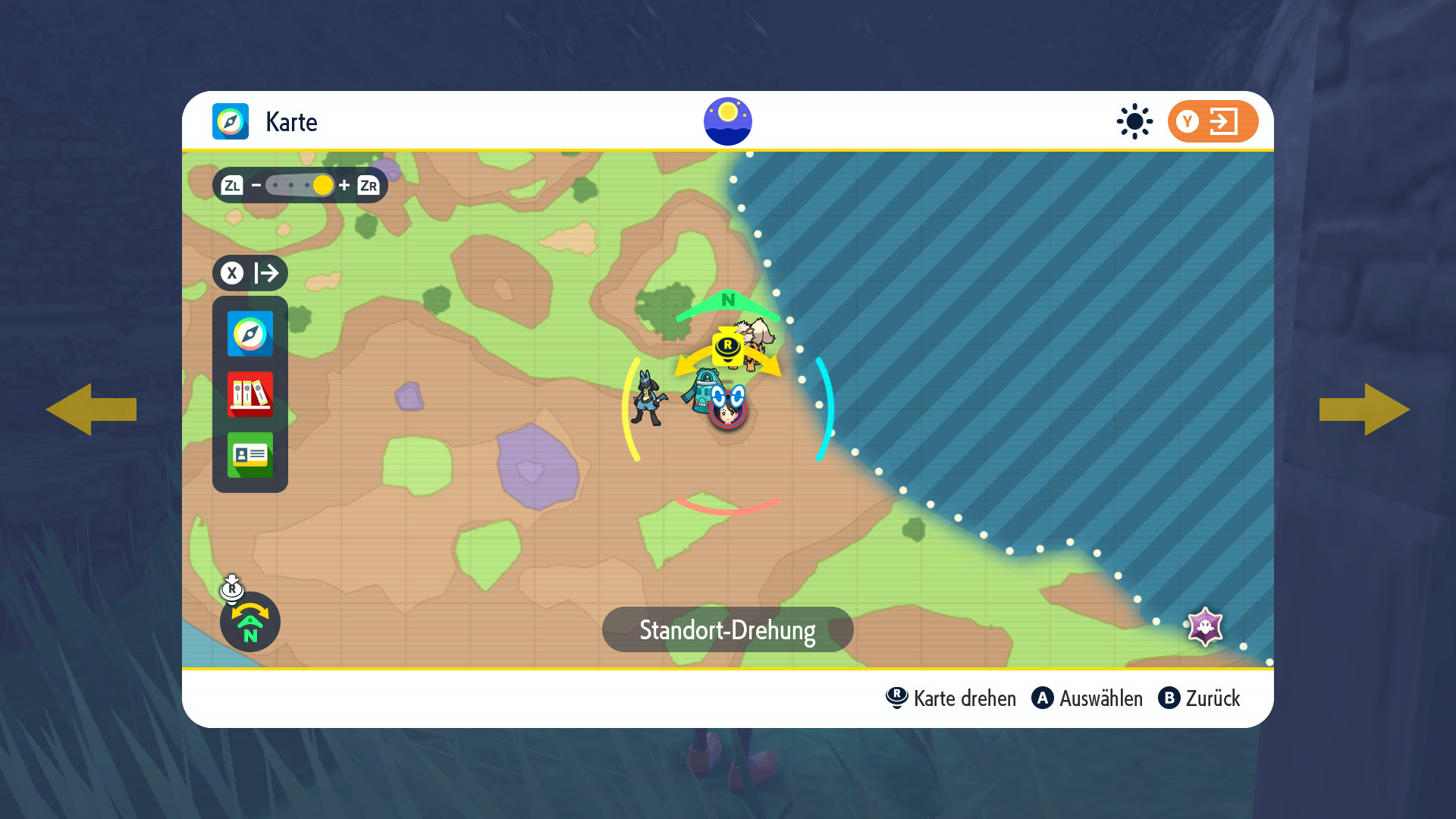Go to previous page with left arrow

pos(91,409)
